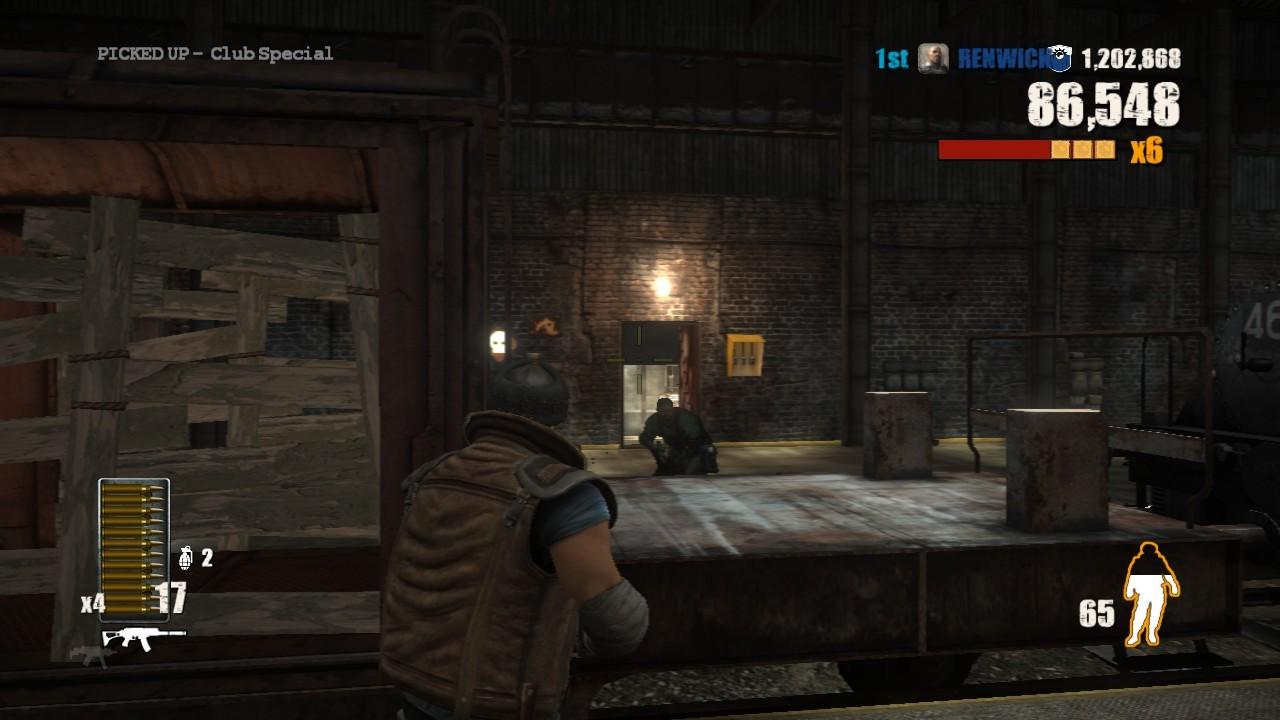Click the crouching enemy by the doorway
This screenshot has width=1280, height=720.
[x=675, y=435]
